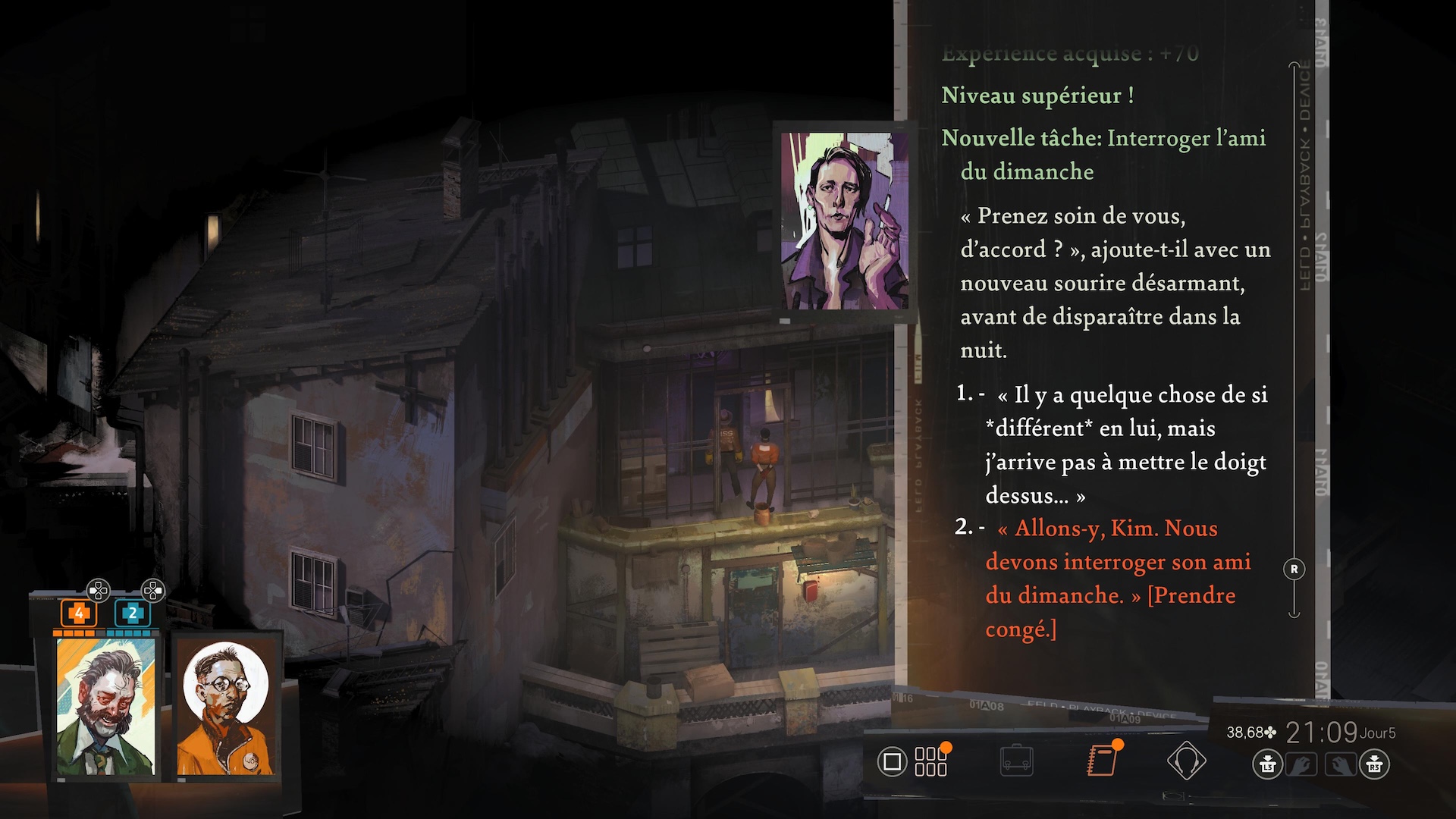The height and width of the screenshot is (819, 1456).
Task: Open the six-square character sheet icon
Action: click(x=930, y=761)
